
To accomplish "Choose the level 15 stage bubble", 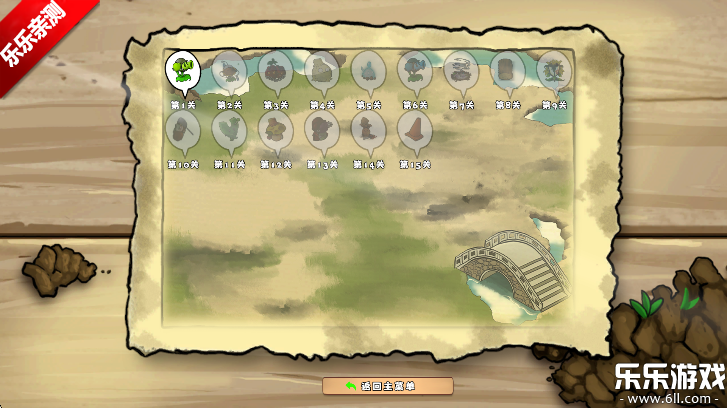I will [414, 130].
